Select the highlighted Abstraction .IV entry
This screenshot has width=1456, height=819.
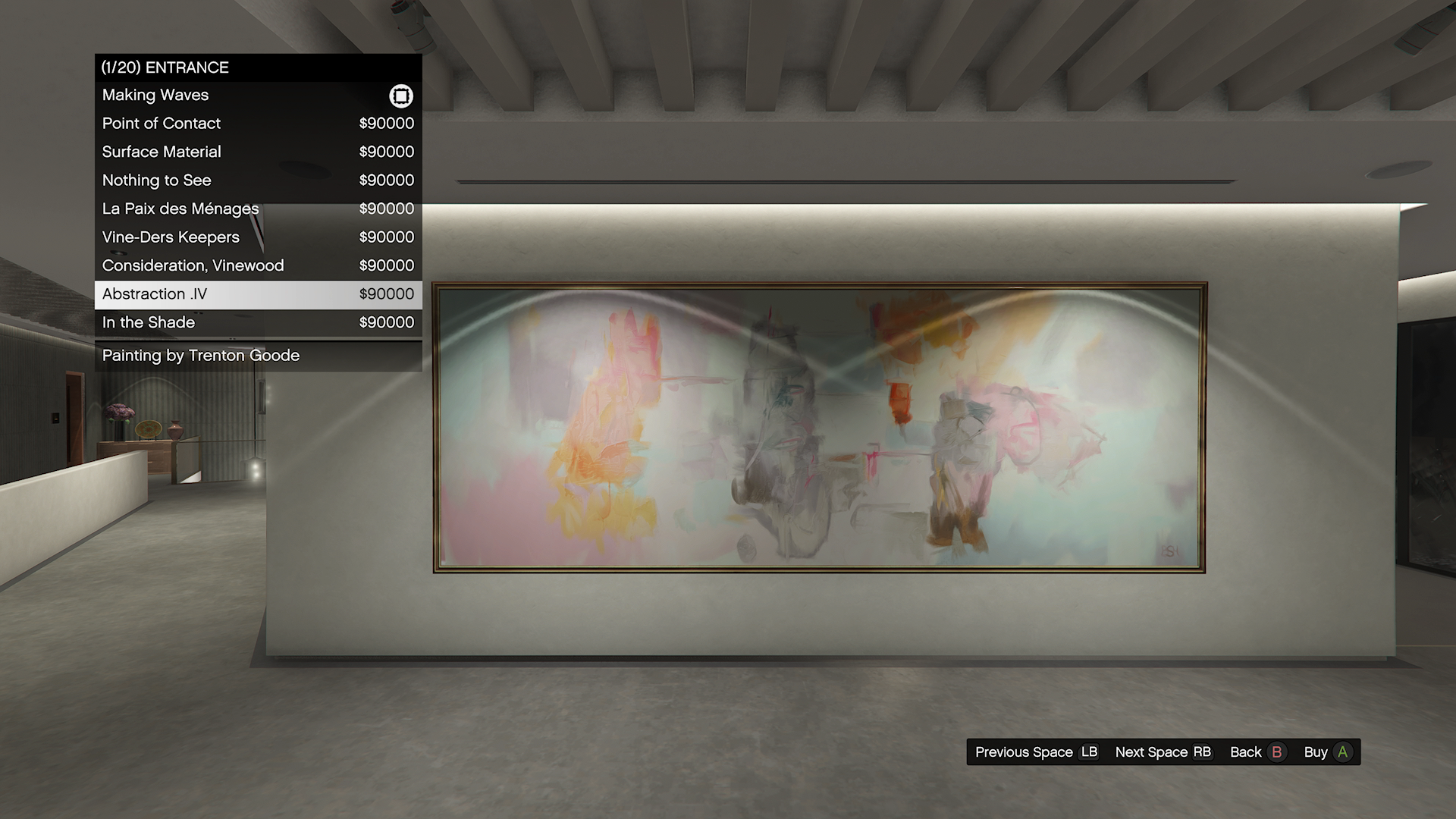click(x=258, y=294)
